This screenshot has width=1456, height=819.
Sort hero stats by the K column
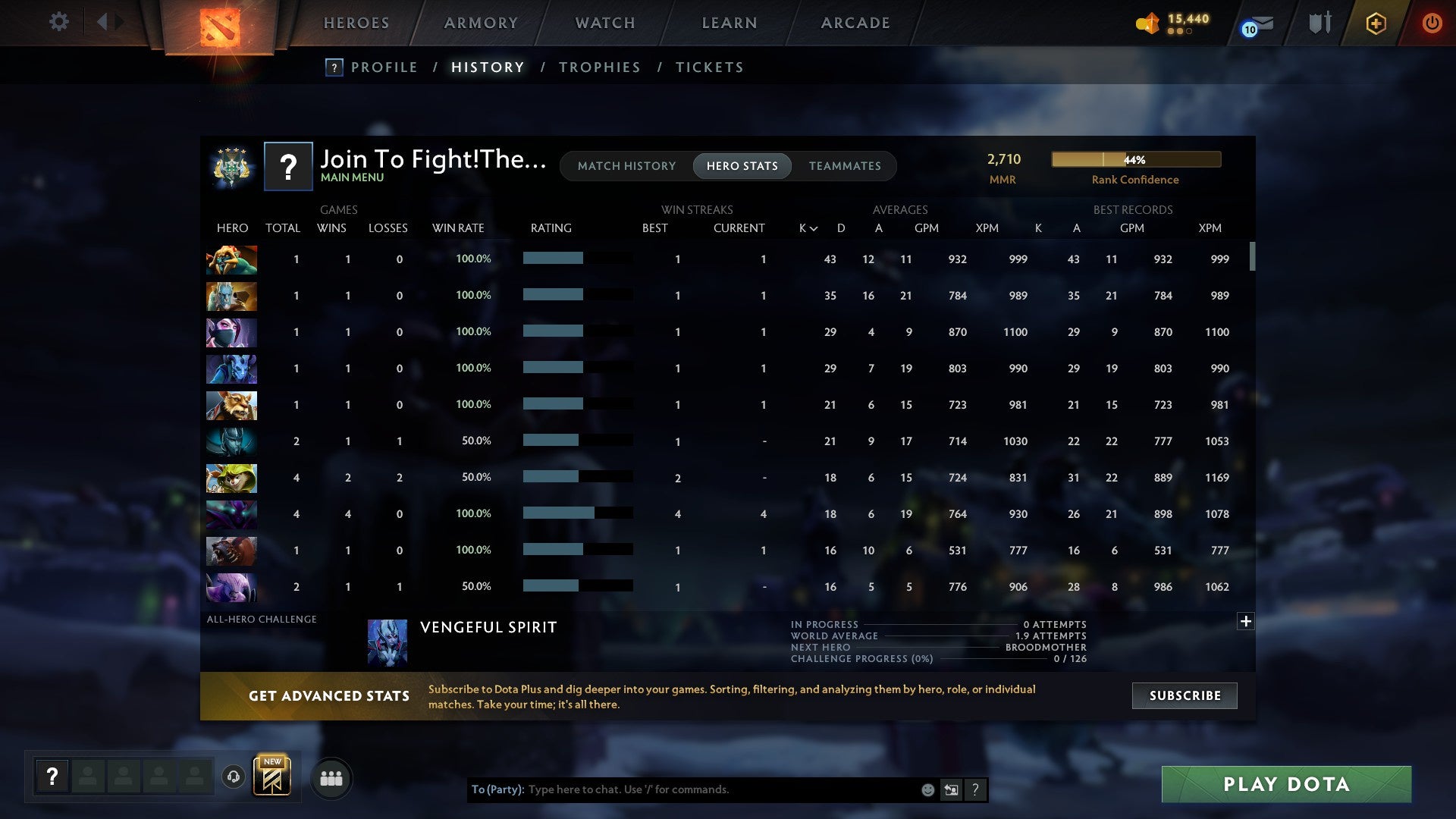(805, 227)
